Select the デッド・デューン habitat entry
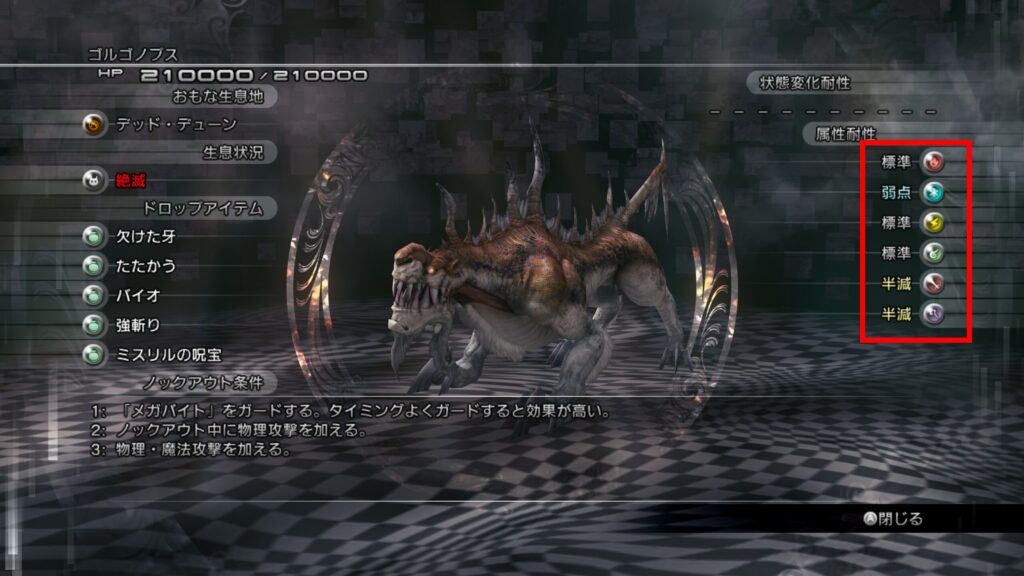The width and height of the screenshot is (1024, 576). [x=175, y=125]
